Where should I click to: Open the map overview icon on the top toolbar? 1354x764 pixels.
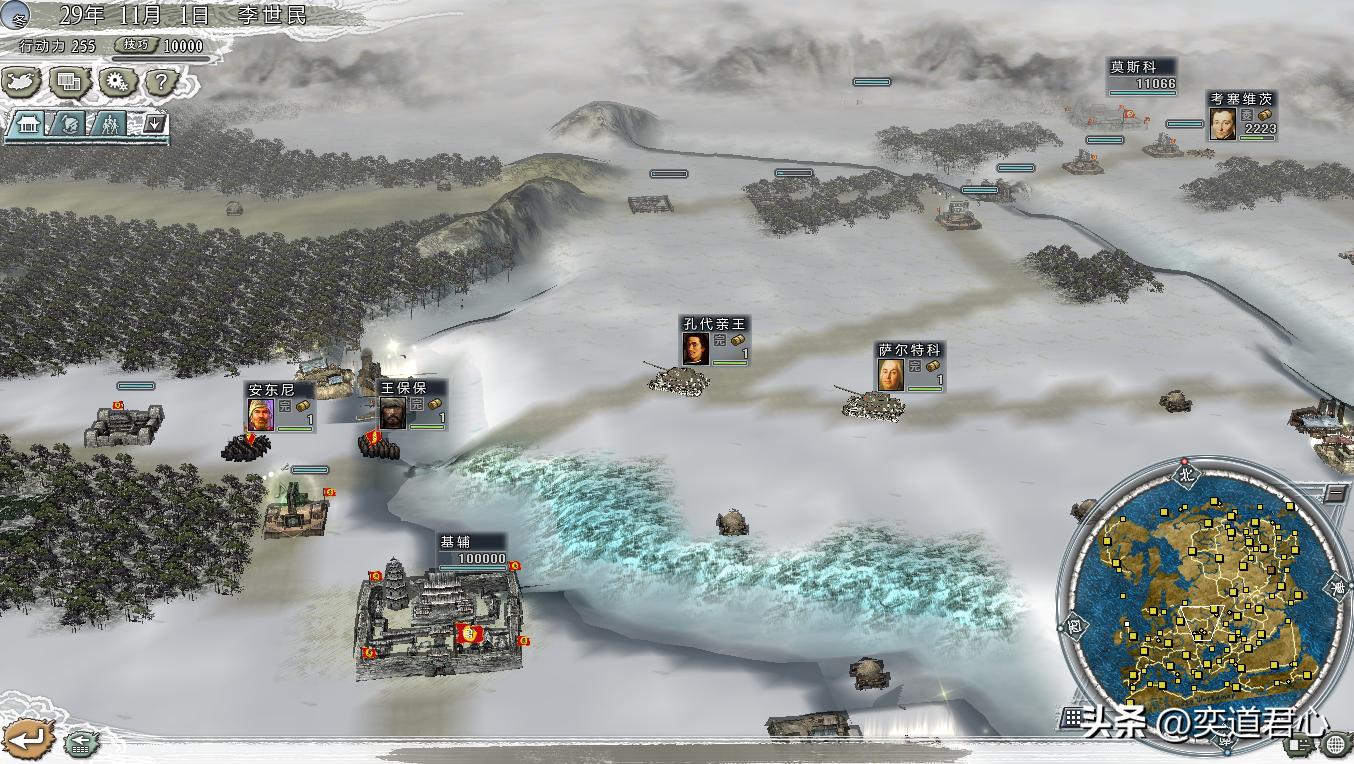tap(22, 84)
